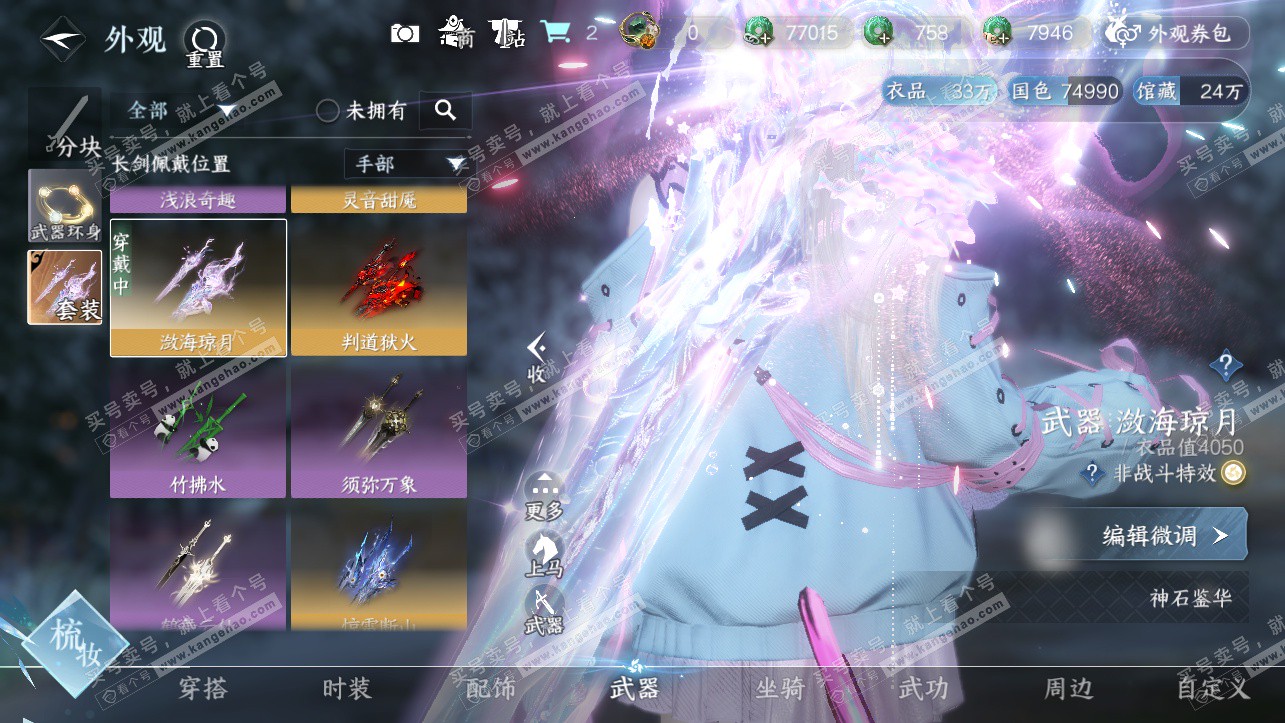Switch to the 坐骑 tab

[x=780, y=689]
